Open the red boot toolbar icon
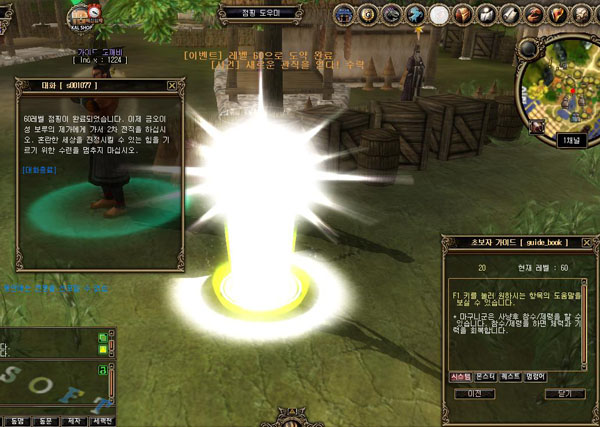The height and width of the screenshot is (427, 600). click(555, 14)
